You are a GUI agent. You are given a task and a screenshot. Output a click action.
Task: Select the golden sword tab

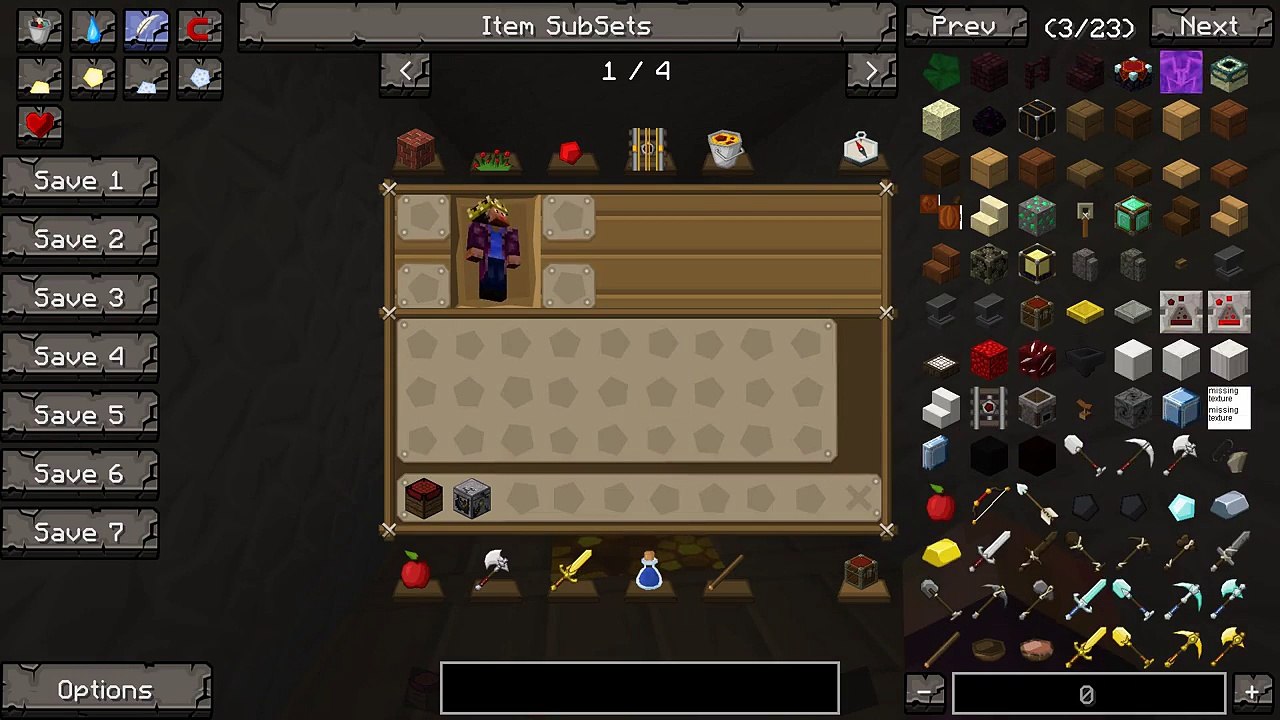pos(572,572)
